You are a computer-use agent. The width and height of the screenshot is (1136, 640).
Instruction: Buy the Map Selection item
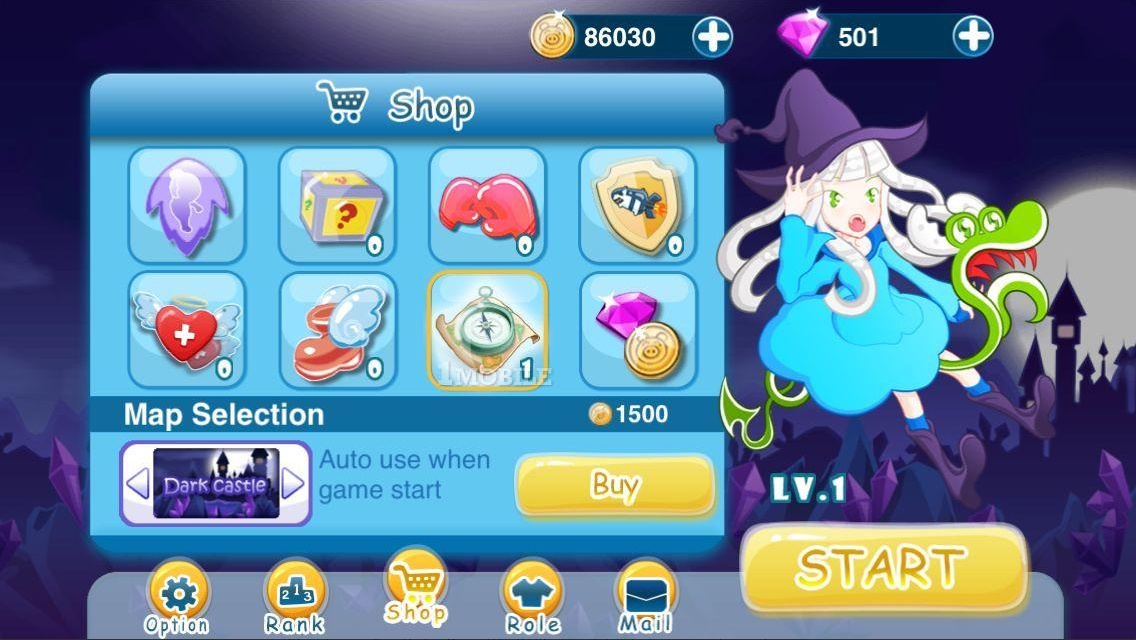coord(614,486)
